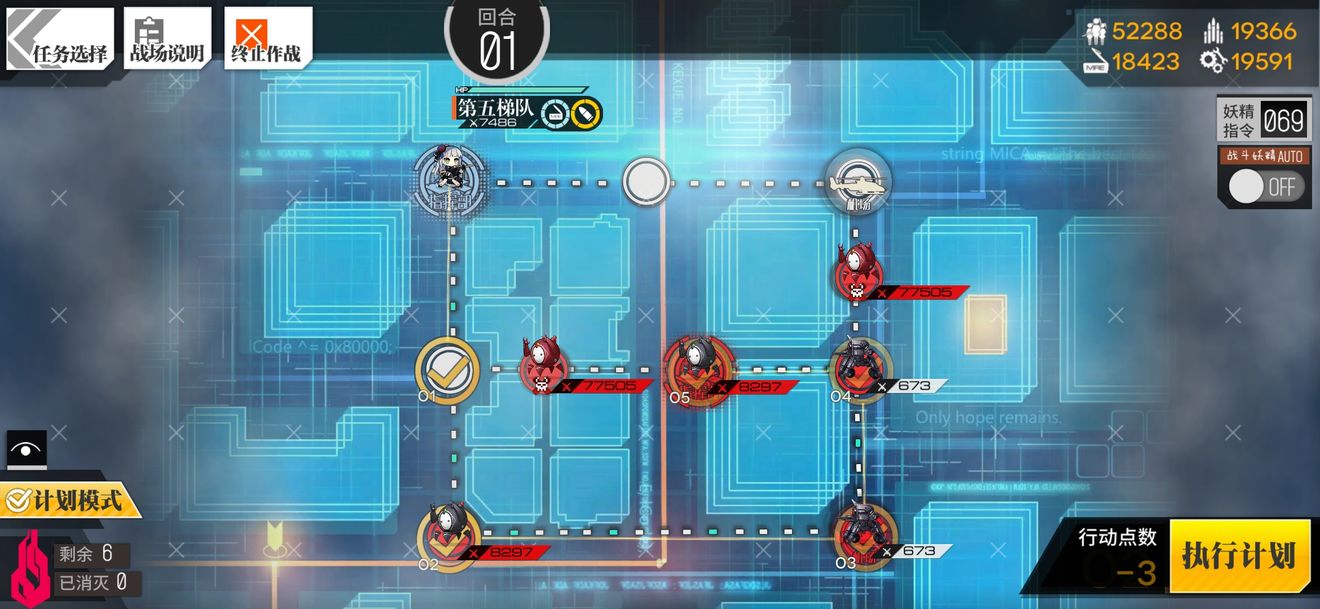The image size is (1320, 609).
Task: Select the heliport node with helicopter icon
Action: 858,181
